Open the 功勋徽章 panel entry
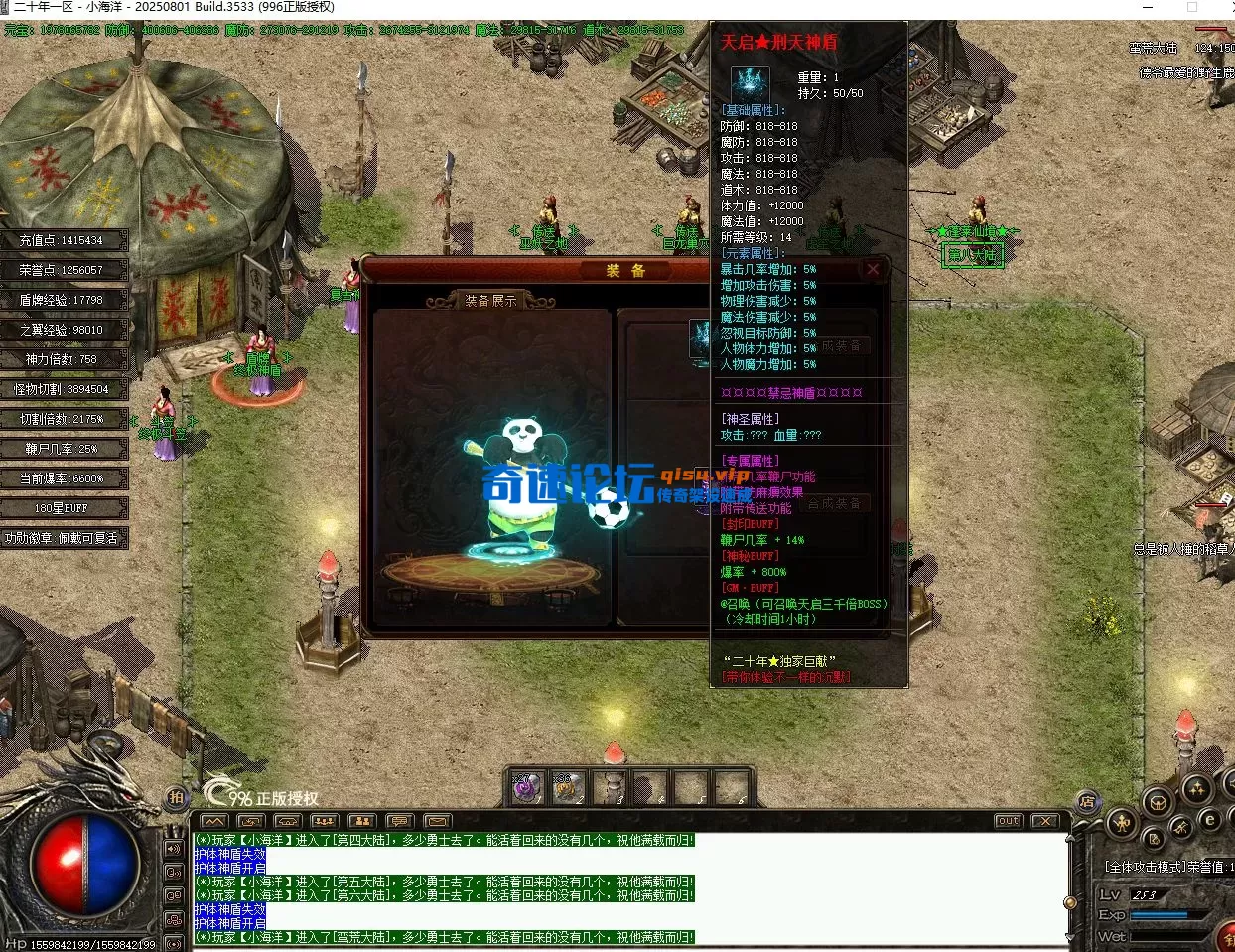The height and width of the screenshot is (952, 1235). point(63,538)
